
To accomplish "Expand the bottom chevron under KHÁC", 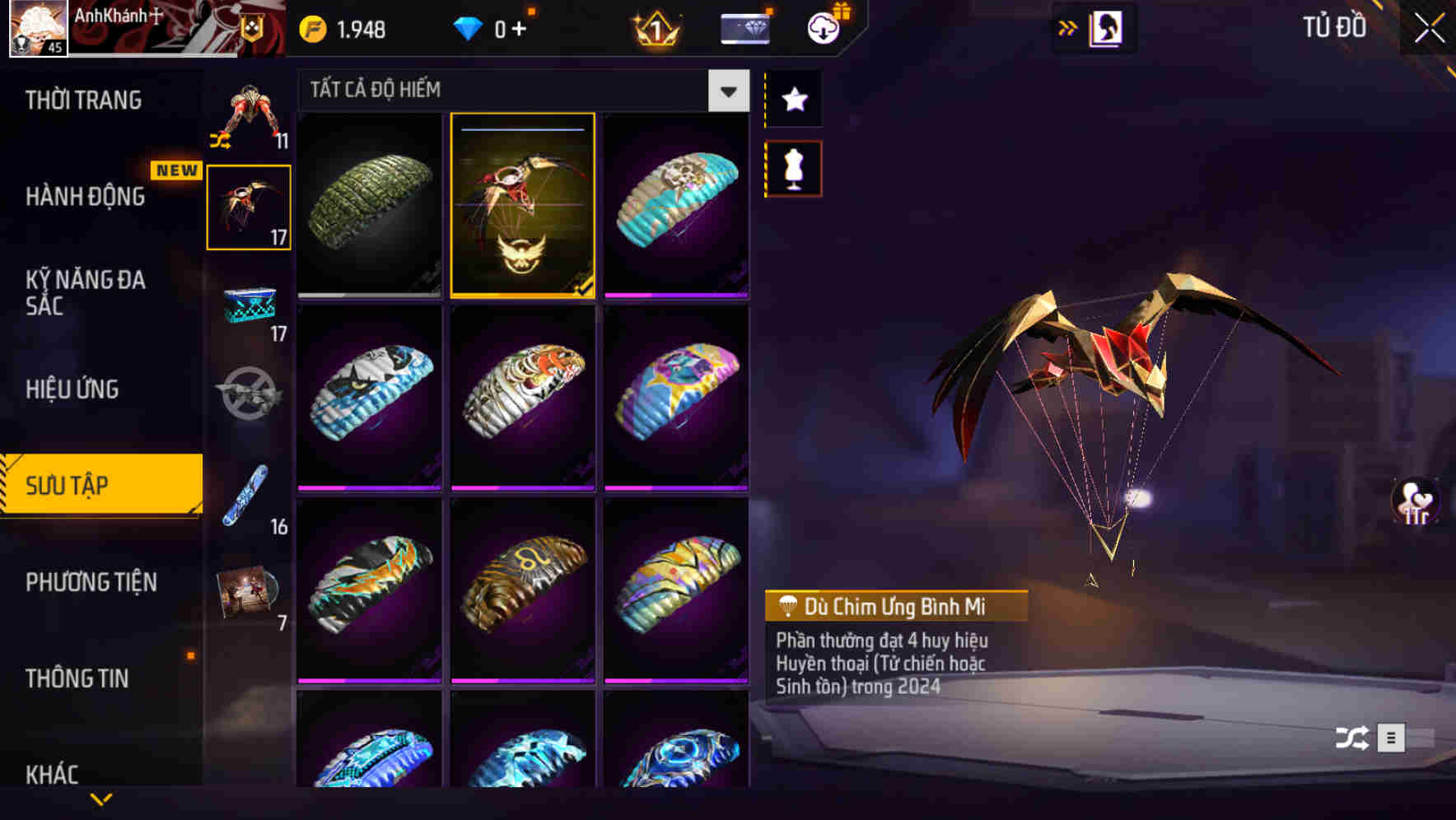I will click(101, 799).
